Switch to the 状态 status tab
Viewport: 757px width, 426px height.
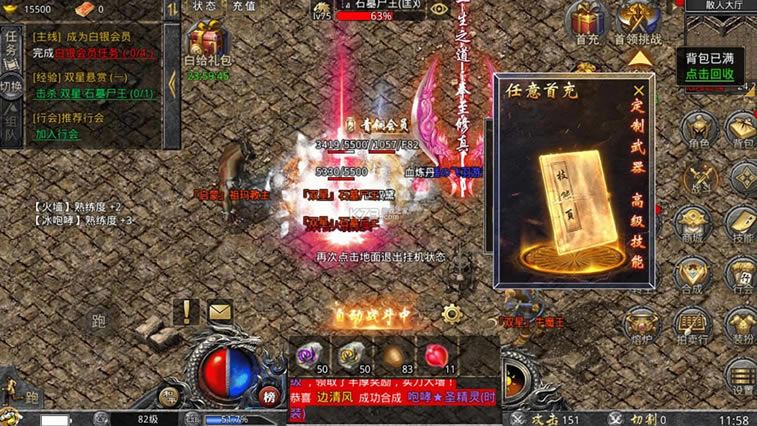tap(204, 6)
